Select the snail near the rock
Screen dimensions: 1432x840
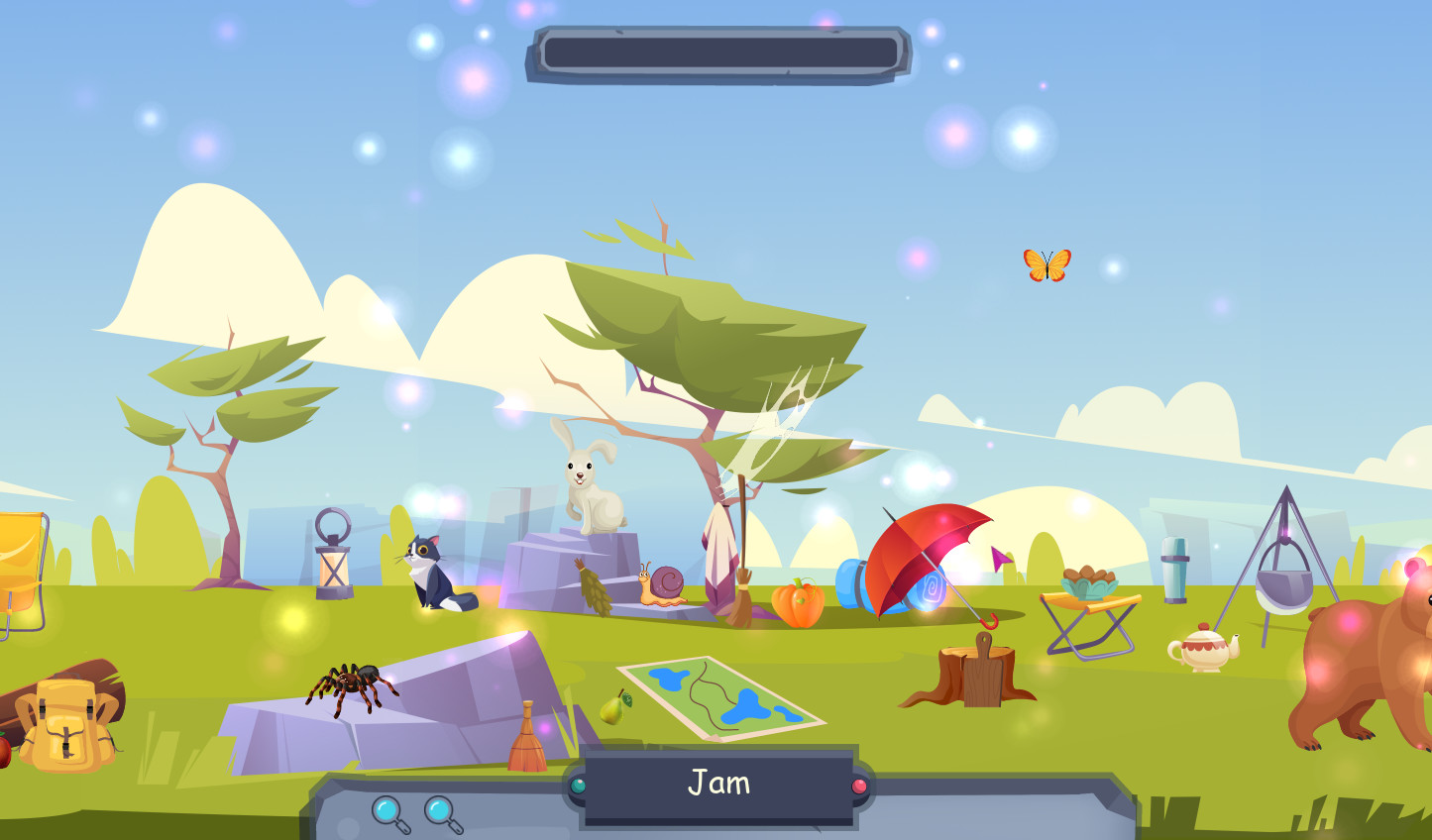point(665,582)
